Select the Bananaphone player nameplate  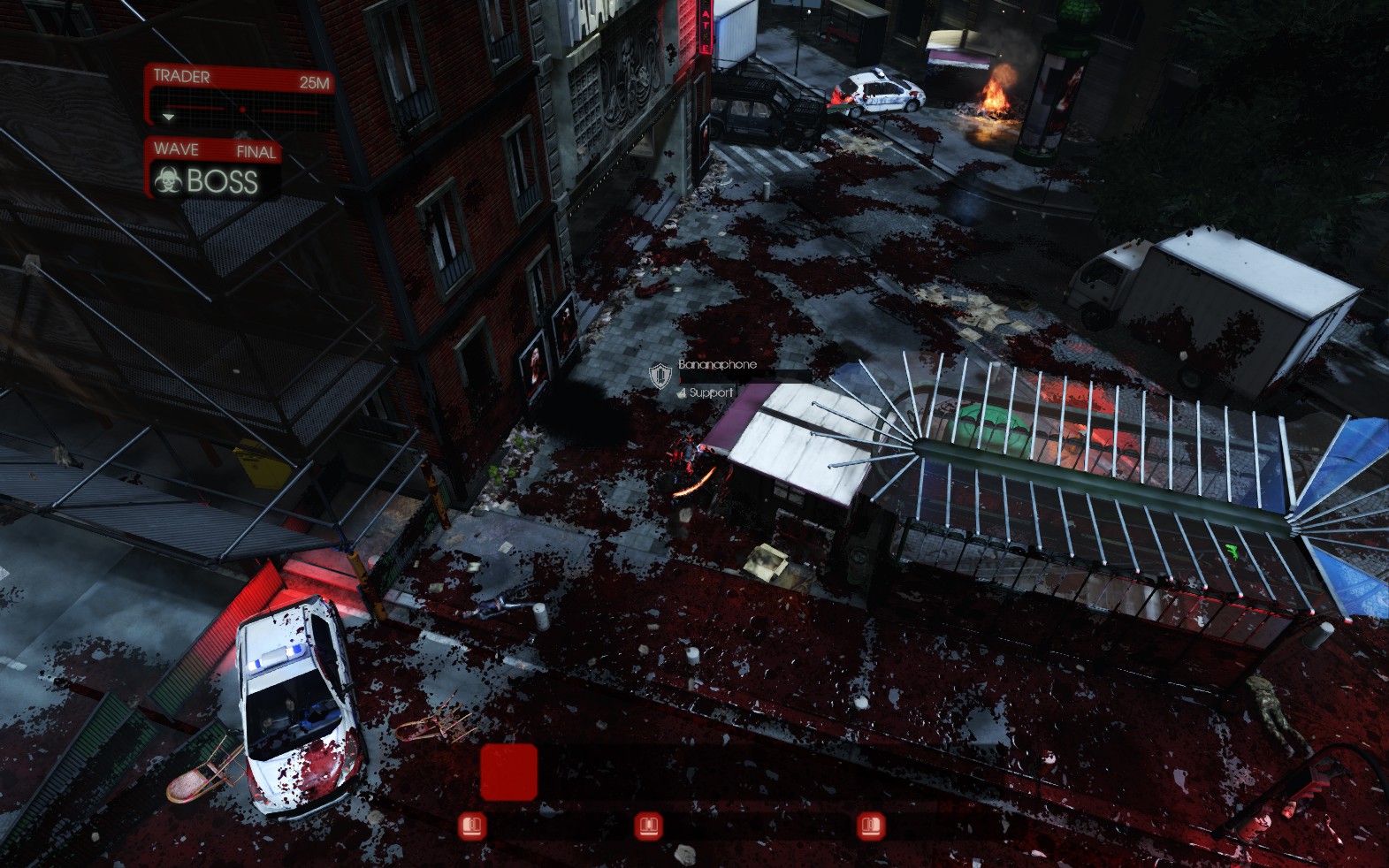[717, 364]
